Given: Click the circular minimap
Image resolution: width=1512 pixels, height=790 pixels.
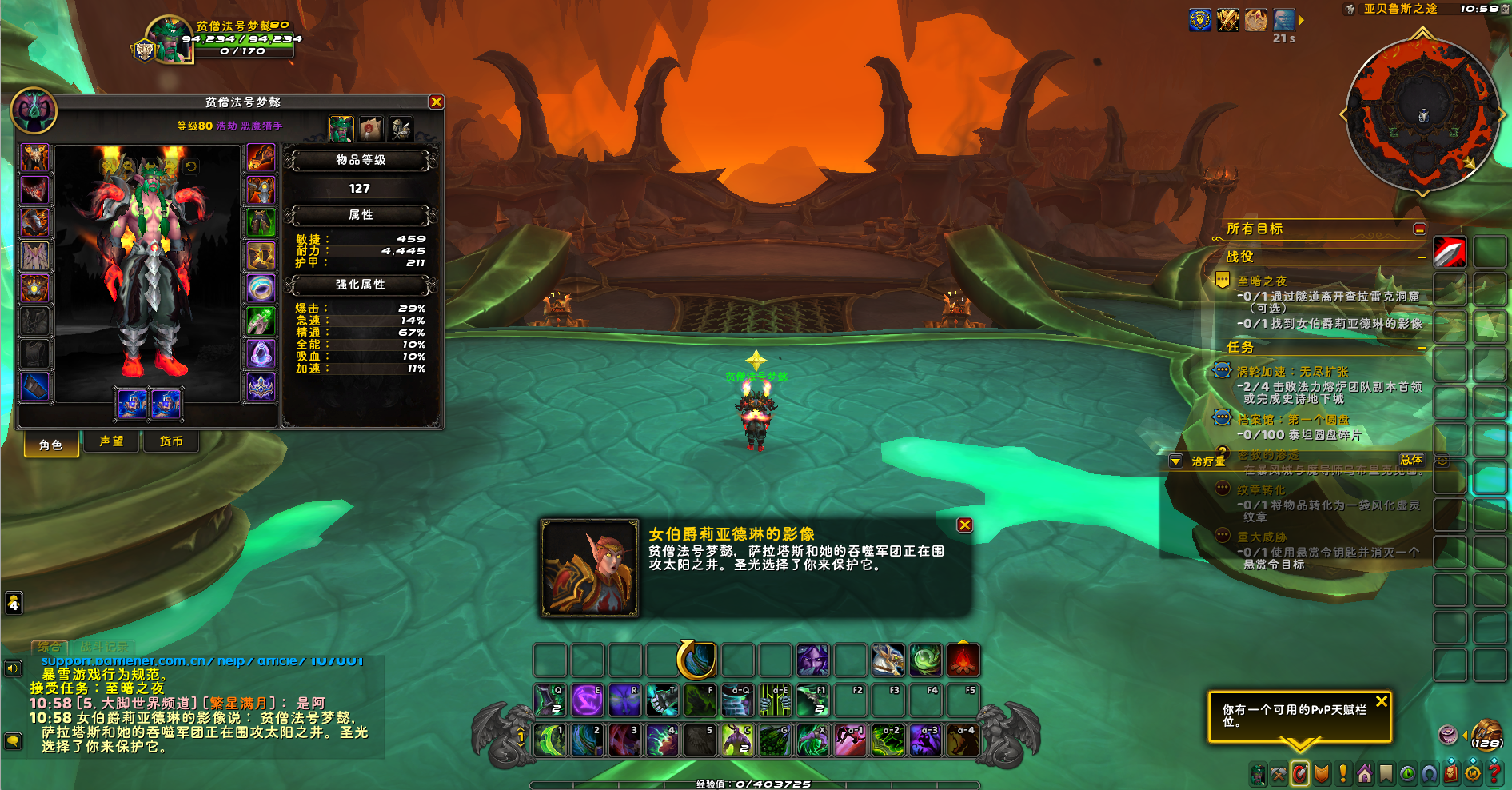Looking at the screenshot, I should tap(1422, 114).
